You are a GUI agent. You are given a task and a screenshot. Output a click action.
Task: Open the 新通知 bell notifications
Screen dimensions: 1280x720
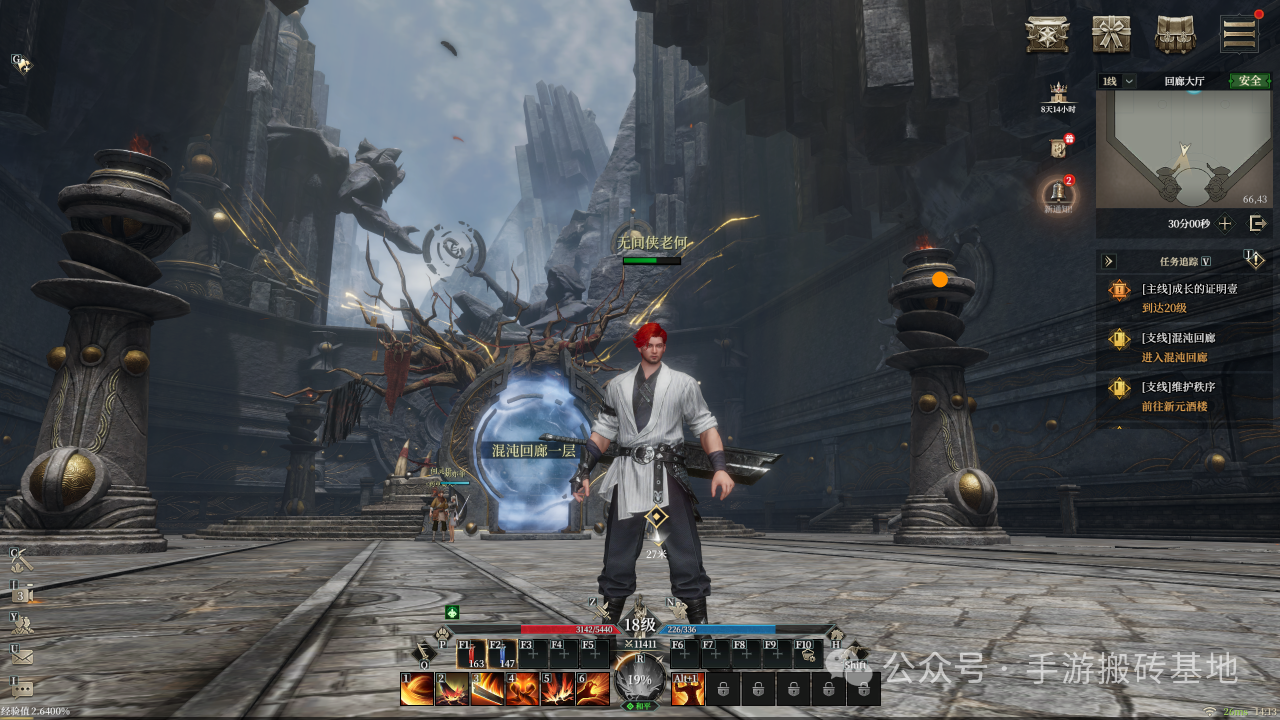1057,194
